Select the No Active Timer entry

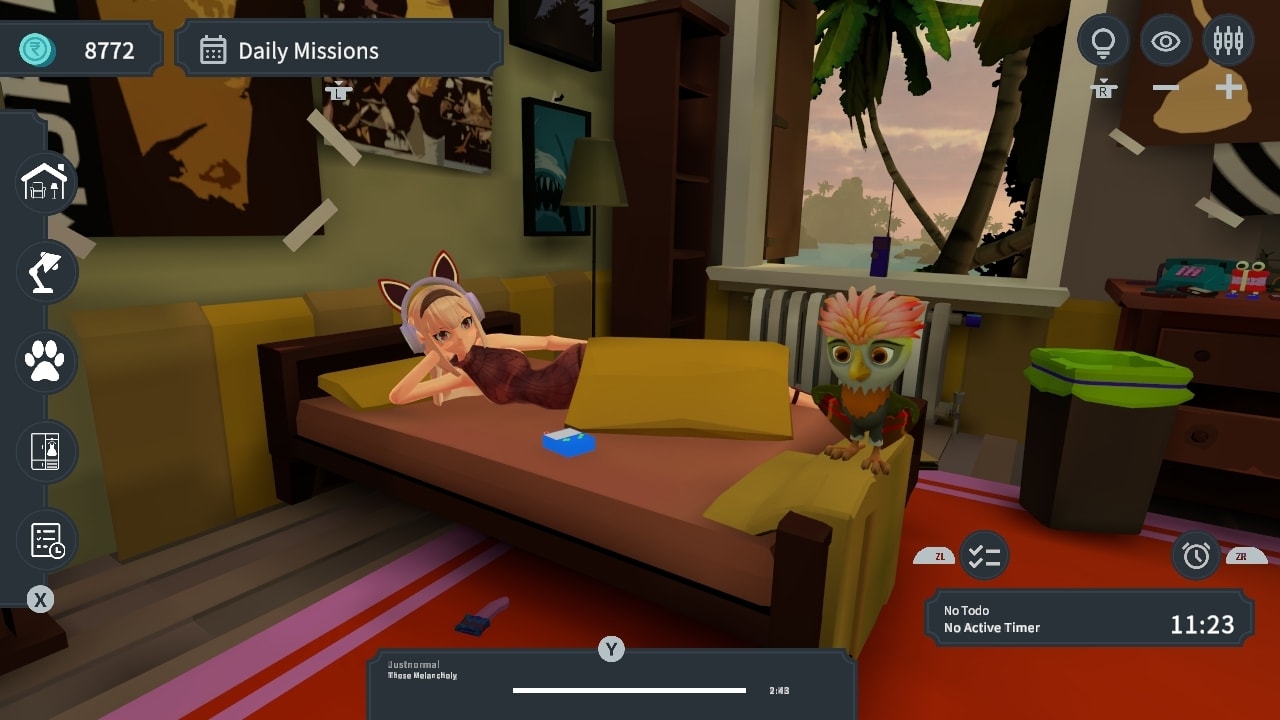990,628
